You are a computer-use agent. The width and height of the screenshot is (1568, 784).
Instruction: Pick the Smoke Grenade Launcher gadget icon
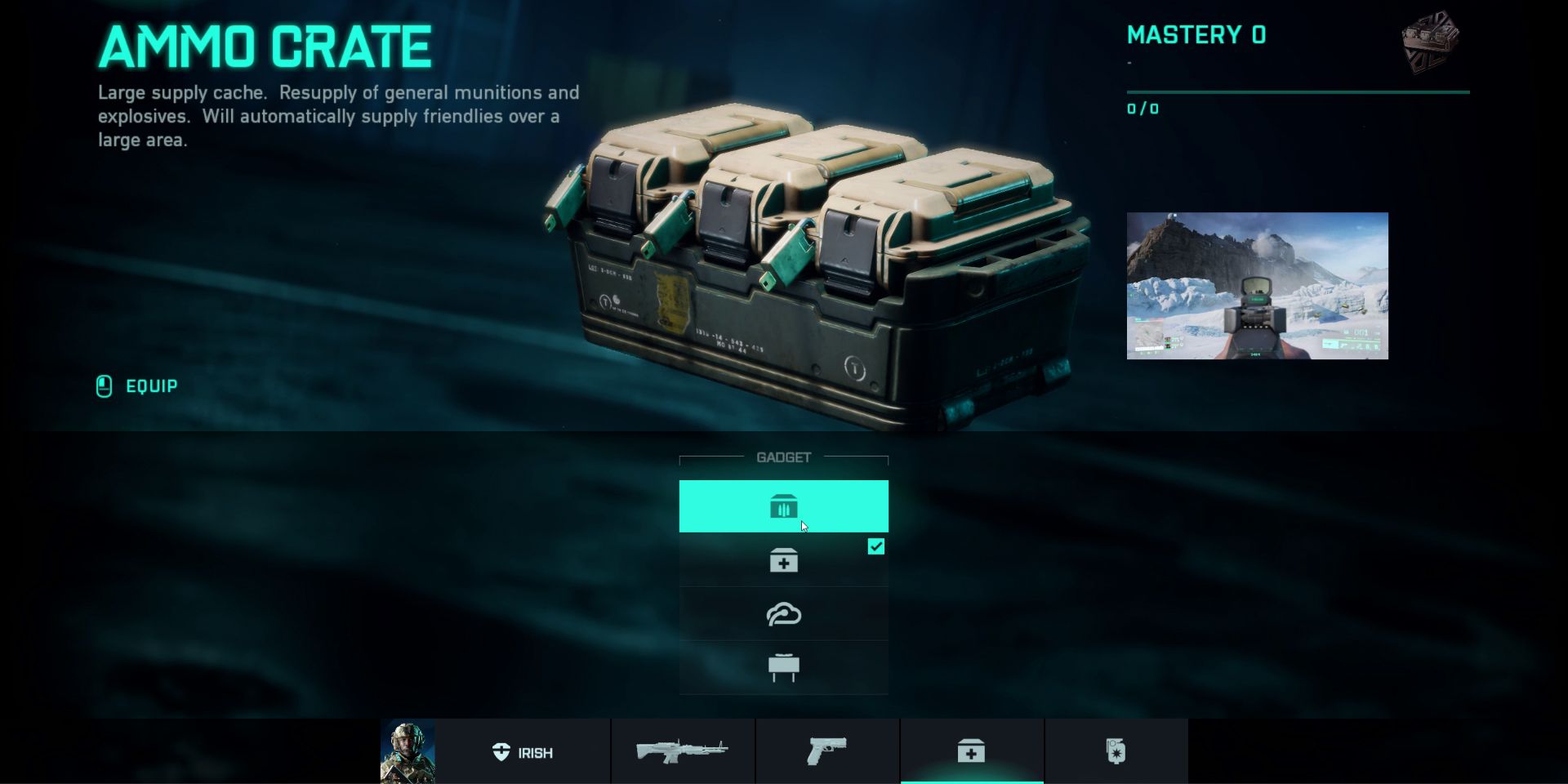784,613
